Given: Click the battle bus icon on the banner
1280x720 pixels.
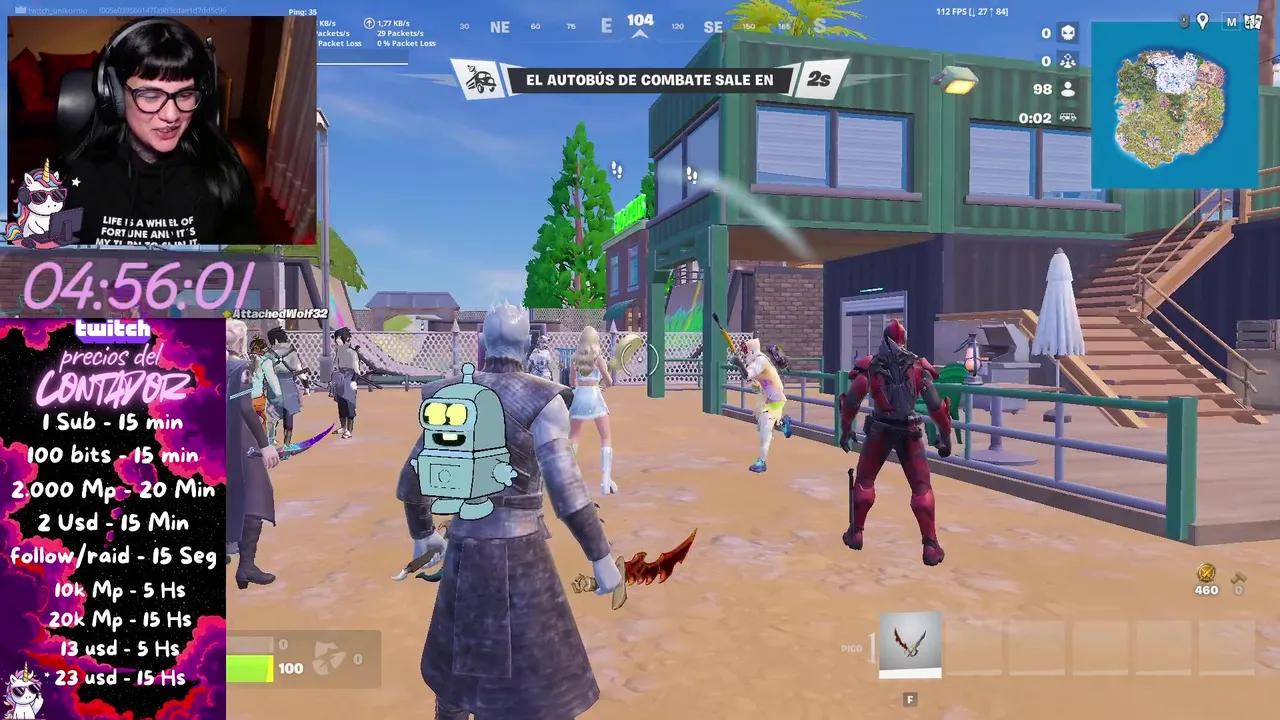Looking at the screenshot, I should click(478, 78).
